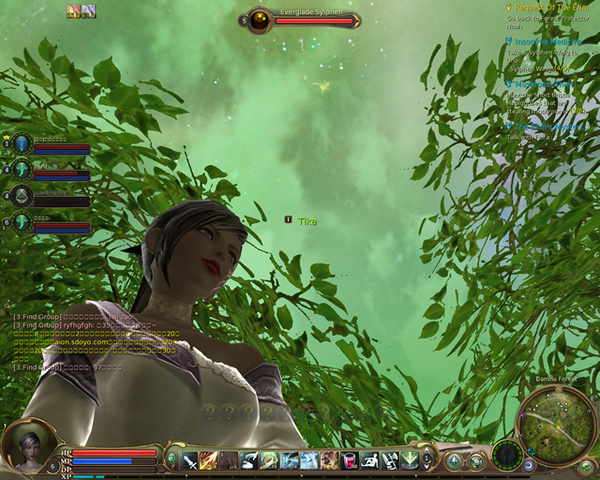Image resolution: width=600 pixels, height=480 pixels.
Task: Click the Everglade Sylphen target portrait
Action: tap(260, 19)
